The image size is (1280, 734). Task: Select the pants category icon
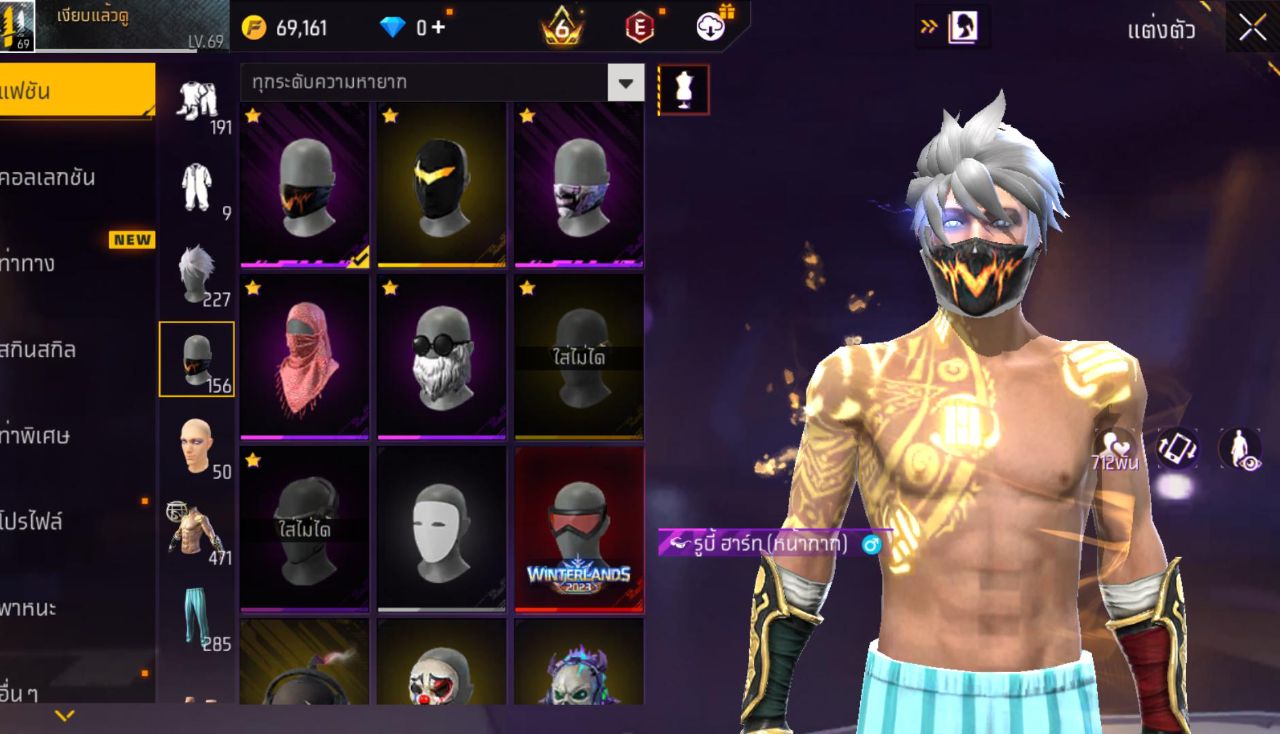[197, 620]
